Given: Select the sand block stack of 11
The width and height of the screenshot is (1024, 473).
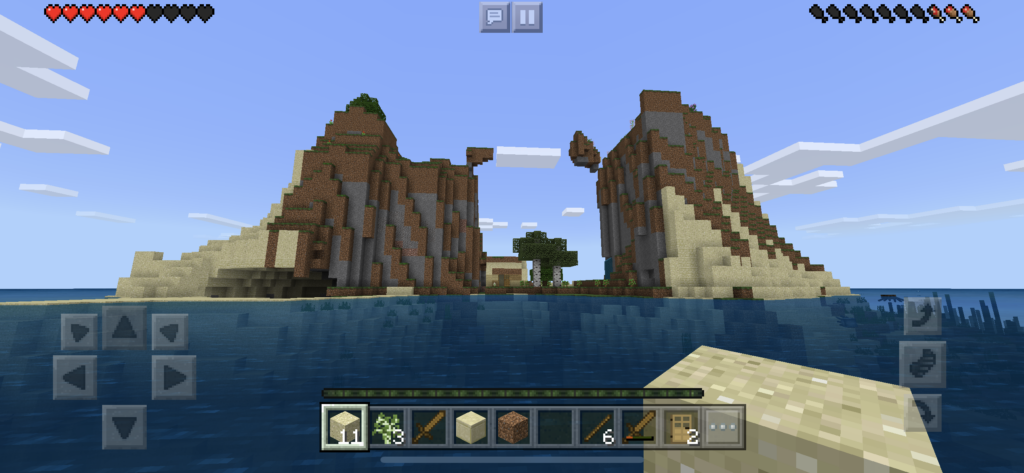Looking at the screenshot, I should tap(344, 427).
